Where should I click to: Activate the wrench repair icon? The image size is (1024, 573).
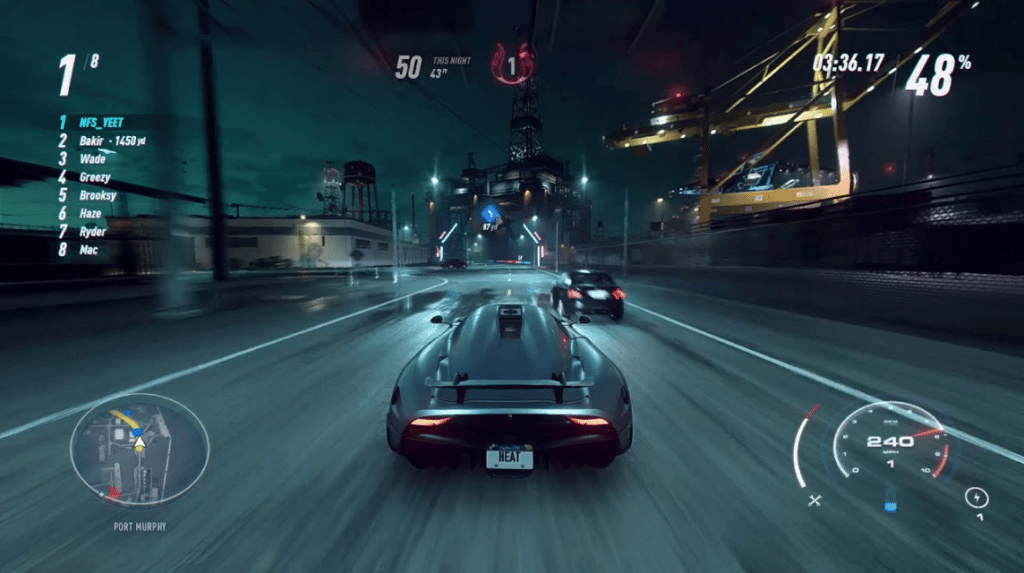pyautogui.click(x=814, y=498)
